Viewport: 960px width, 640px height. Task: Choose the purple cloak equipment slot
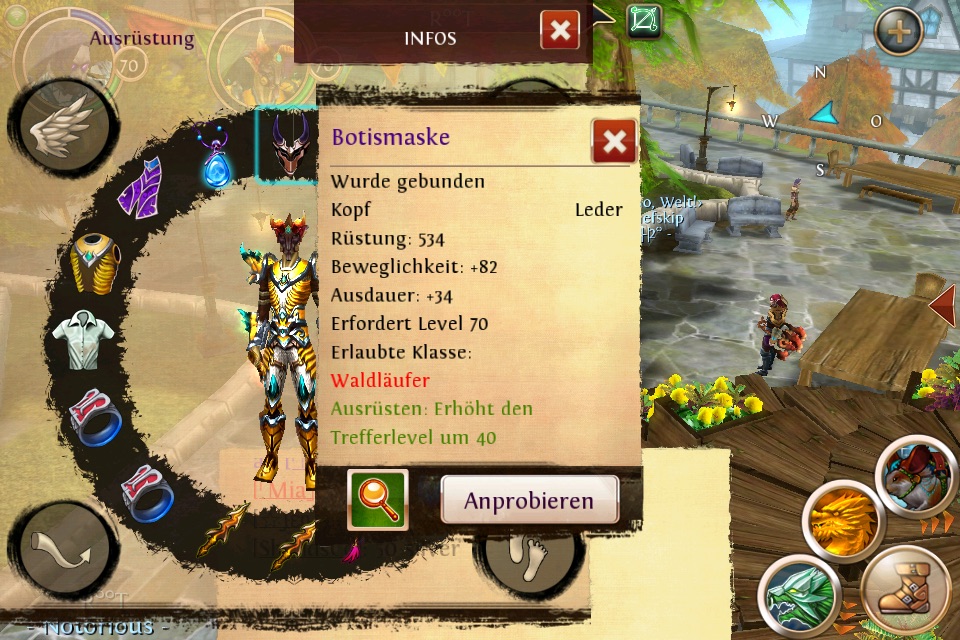point(141,186)
